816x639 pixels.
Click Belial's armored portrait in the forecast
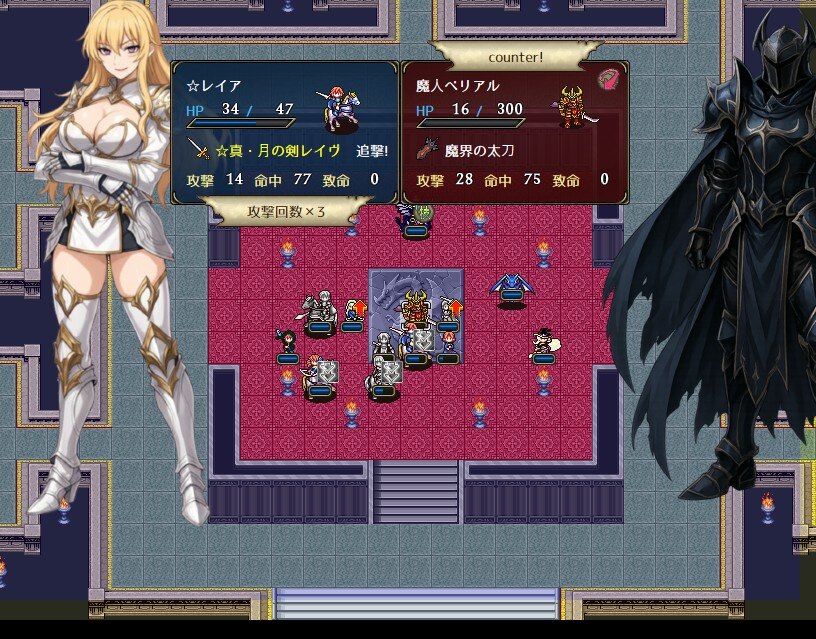[x=572, y=105]
